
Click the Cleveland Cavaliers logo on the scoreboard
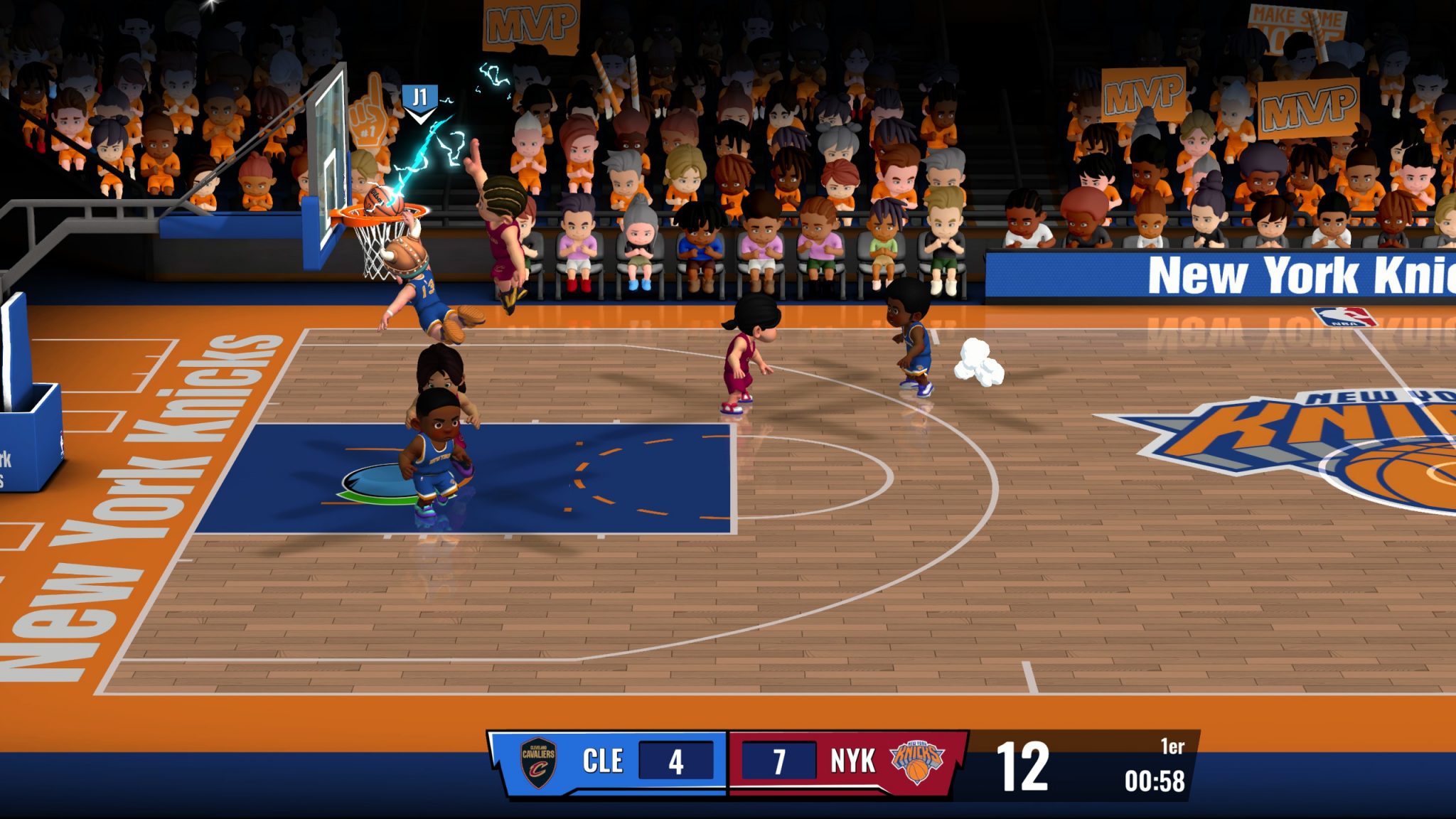538,762
